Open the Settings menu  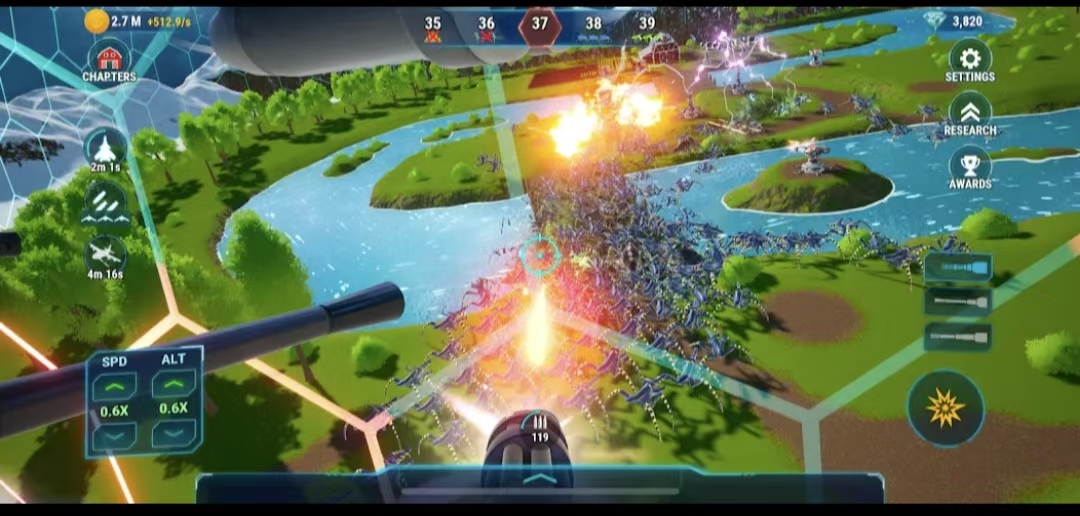tap(969, 60)
